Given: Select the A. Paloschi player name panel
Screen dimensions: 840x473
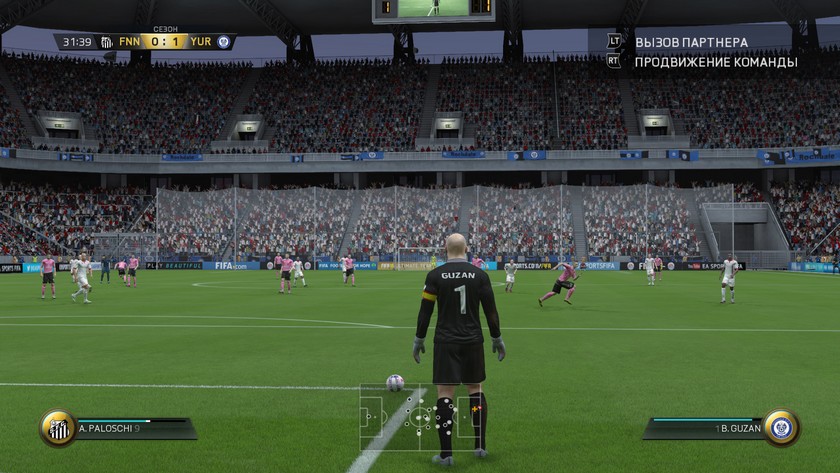Looking at the screenshot, I should pos(132,429).
